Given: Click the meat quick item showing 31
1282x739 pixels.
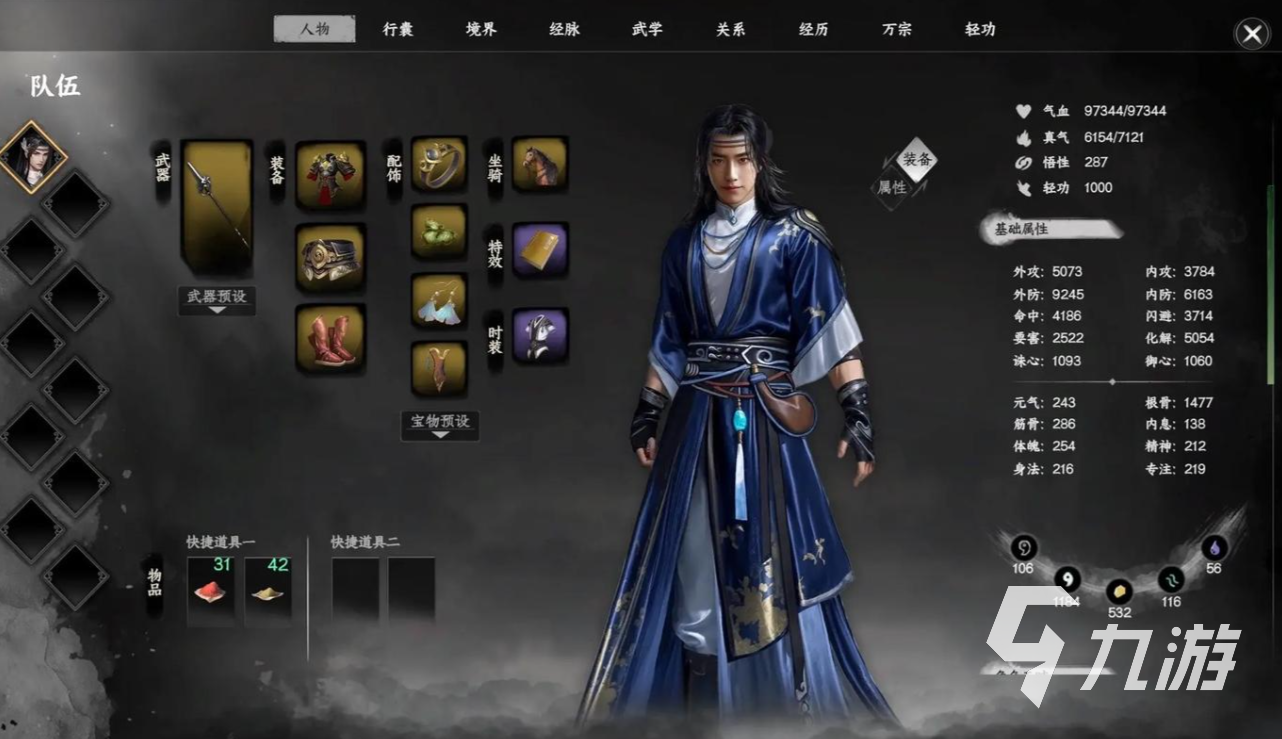Looking at the screenshot, I should (211, 589).
